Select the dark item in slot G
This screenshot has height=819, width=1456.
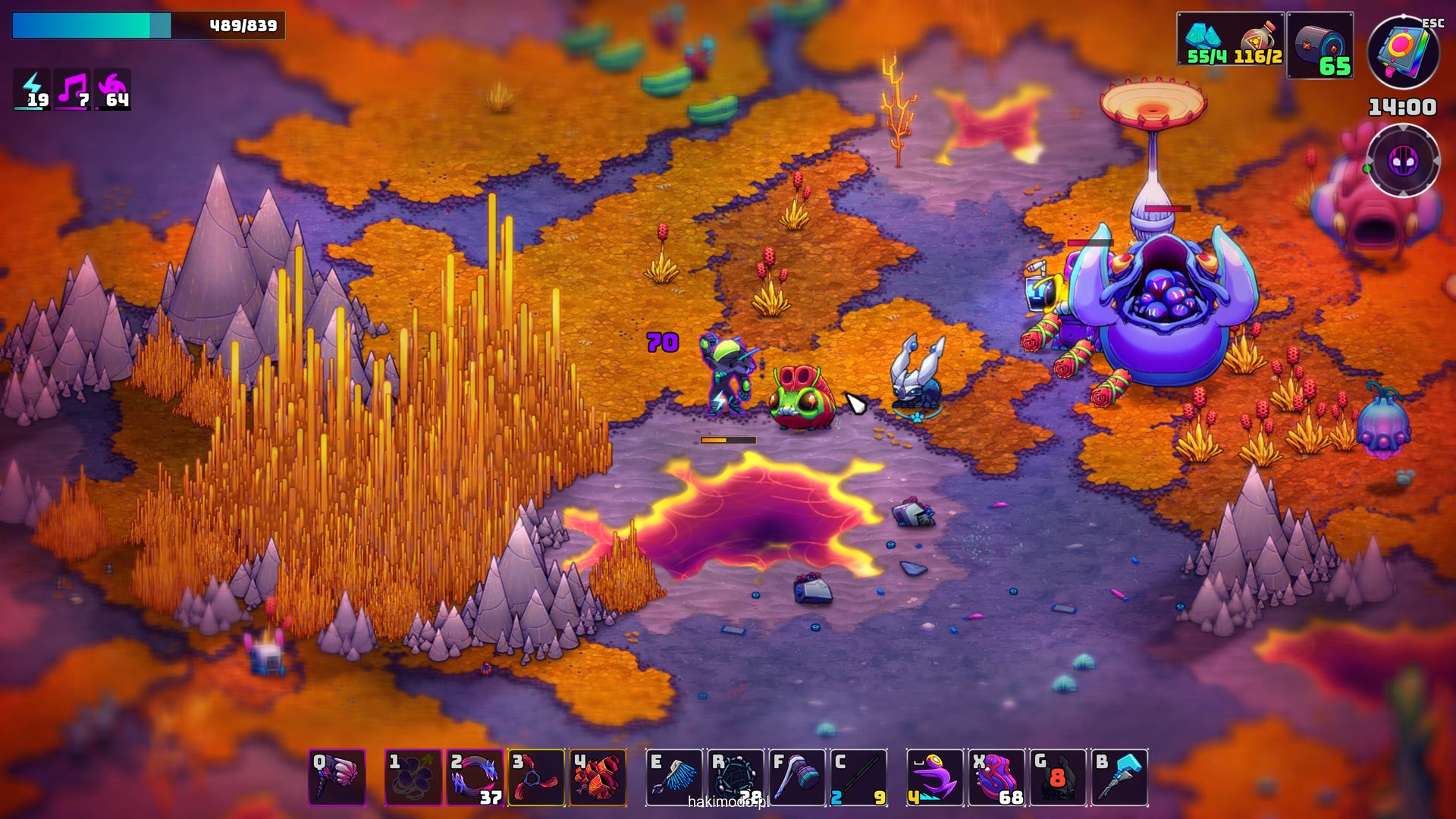coord(1058,777)
